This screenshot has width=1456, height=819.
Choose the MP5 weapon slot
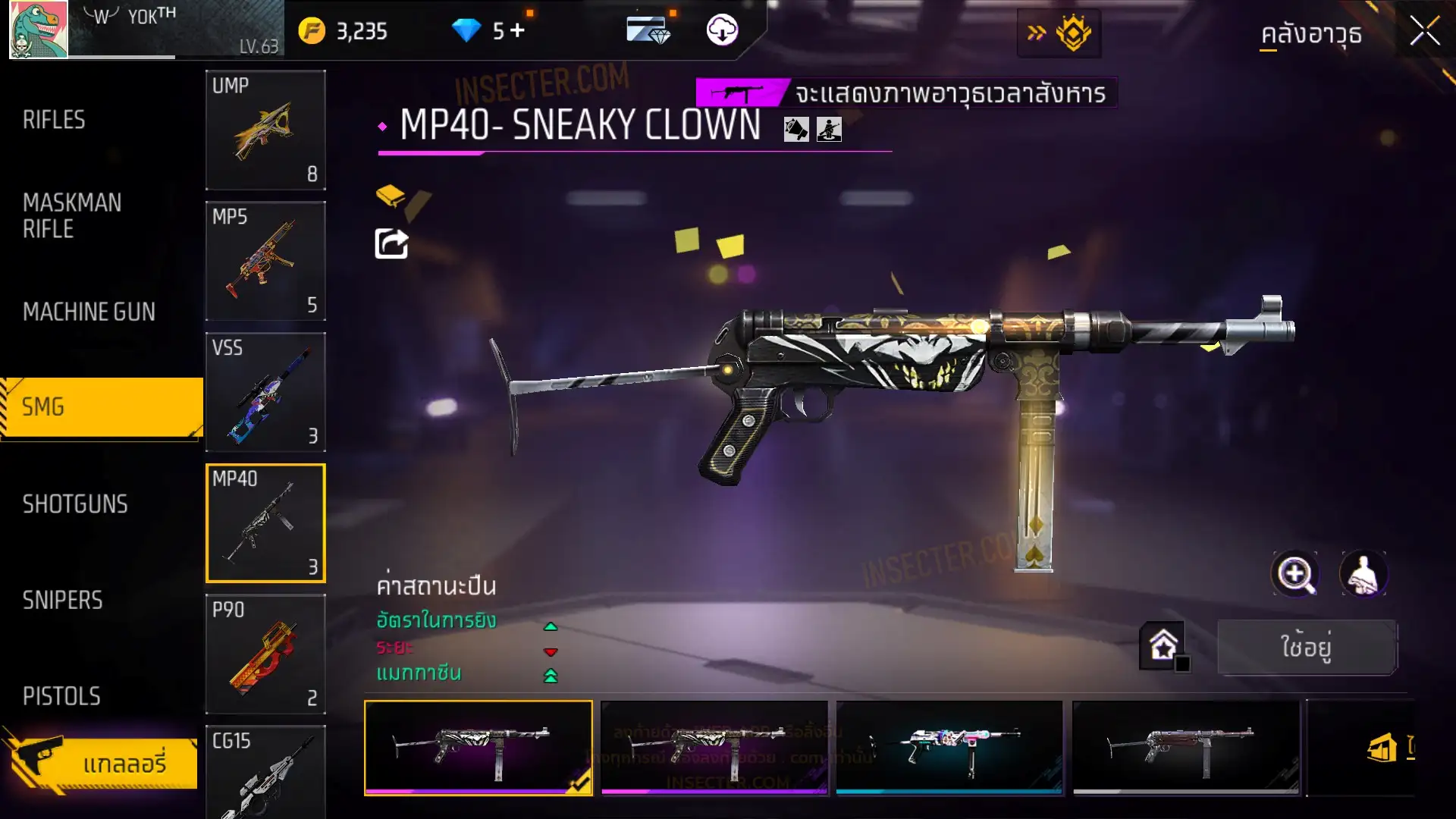pyautogui.click(x=265, y=261)
